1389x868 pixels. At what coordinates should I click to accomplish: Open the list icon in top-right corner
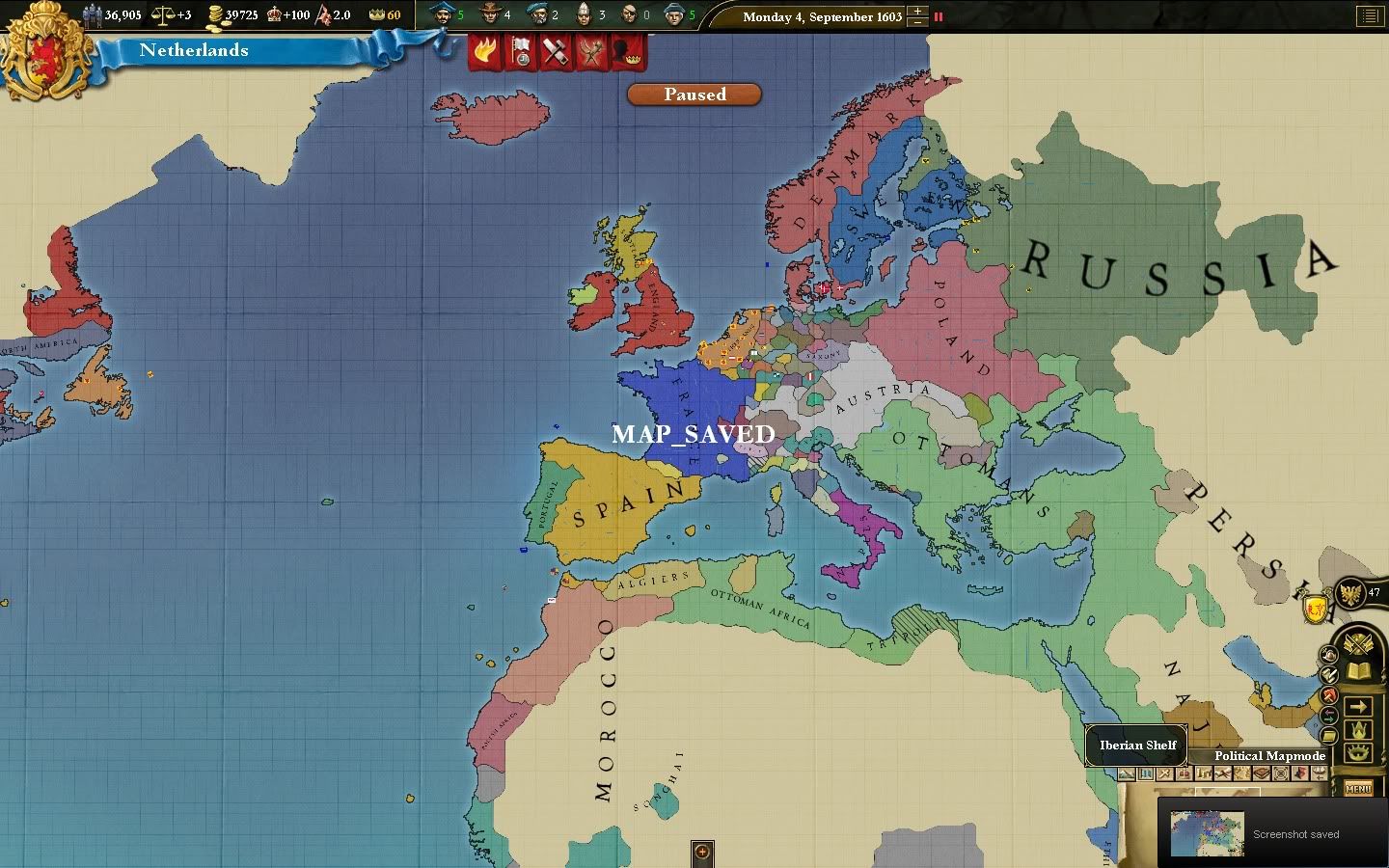pyautogui.click(x=1369, y=15)
